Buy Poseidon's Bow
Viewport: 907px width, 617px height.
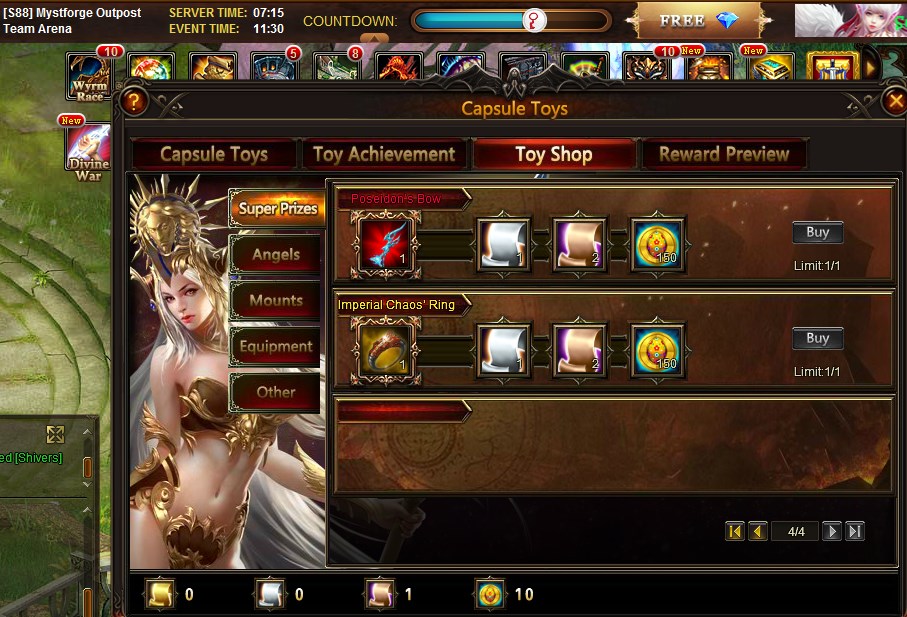pos(817,232)
